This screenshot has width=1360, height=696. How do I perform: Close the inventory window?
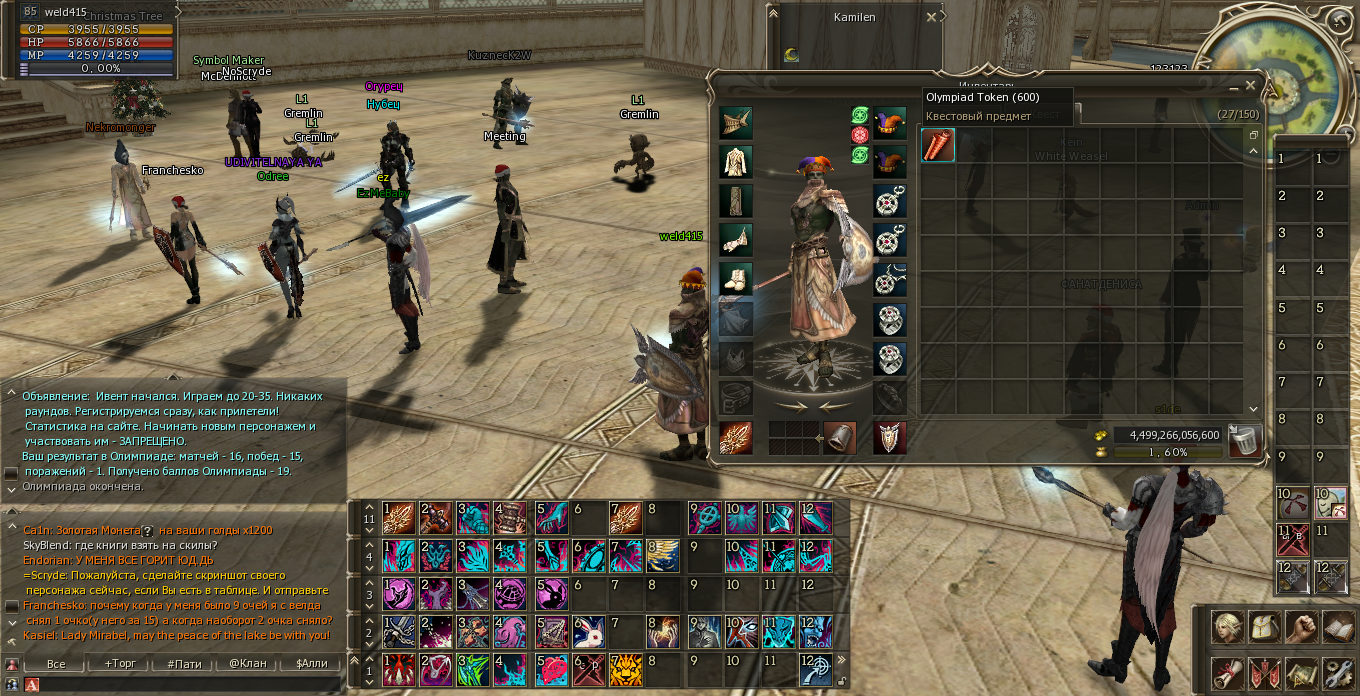coord(1249,86)
